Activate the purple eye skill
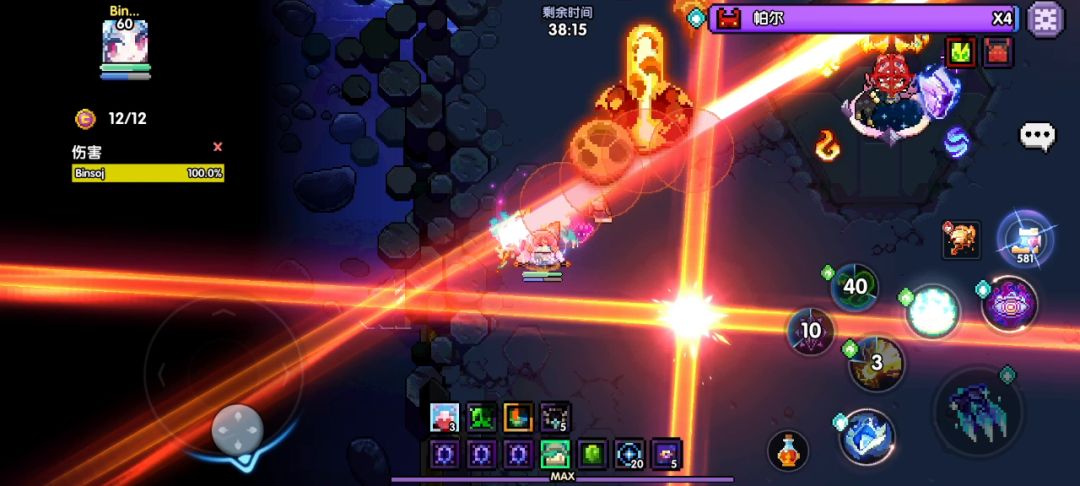 (x=1008, y=304)
